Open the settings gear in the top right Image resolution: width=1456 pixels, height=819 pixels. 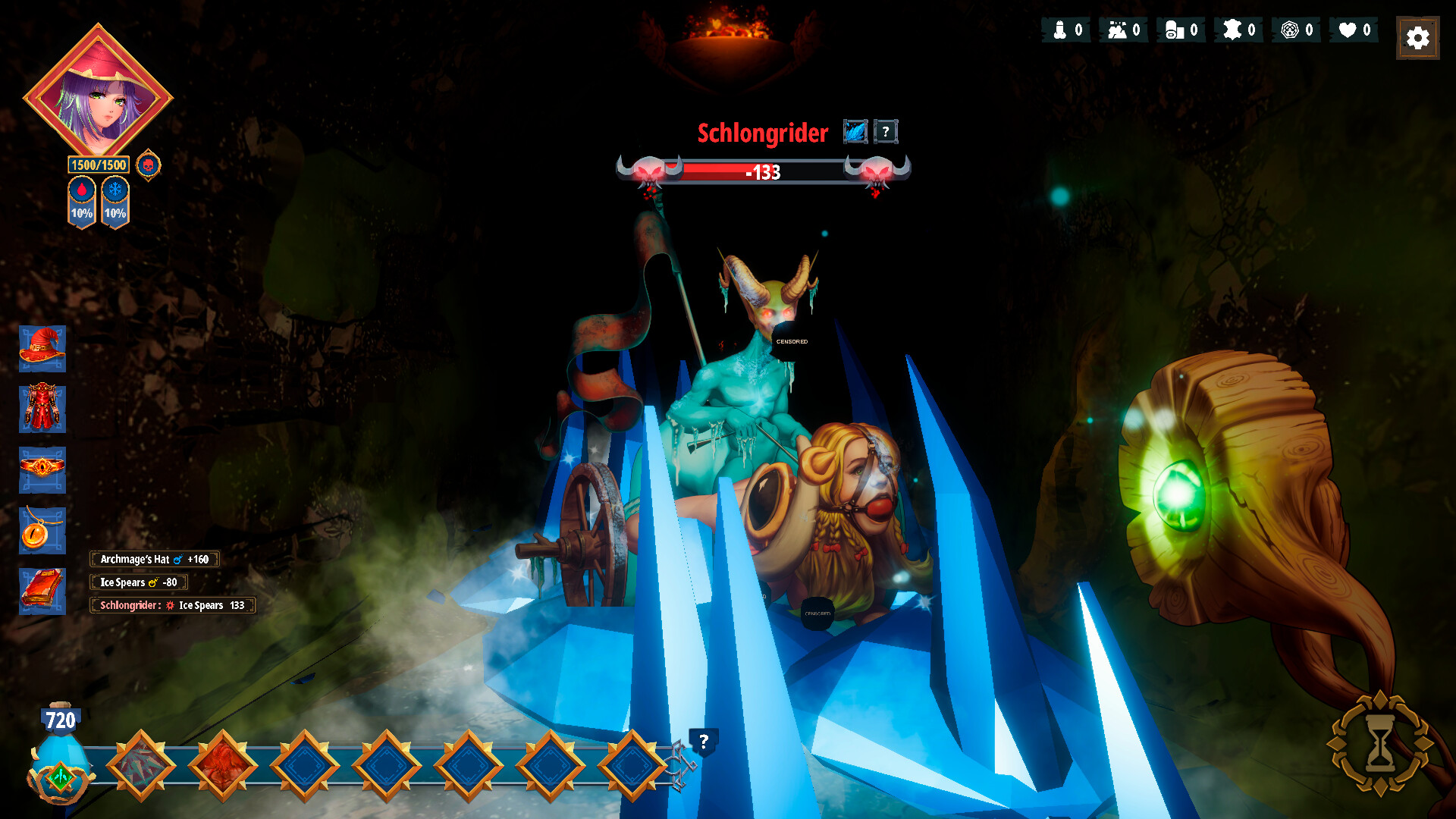[x=1417, y=36]
